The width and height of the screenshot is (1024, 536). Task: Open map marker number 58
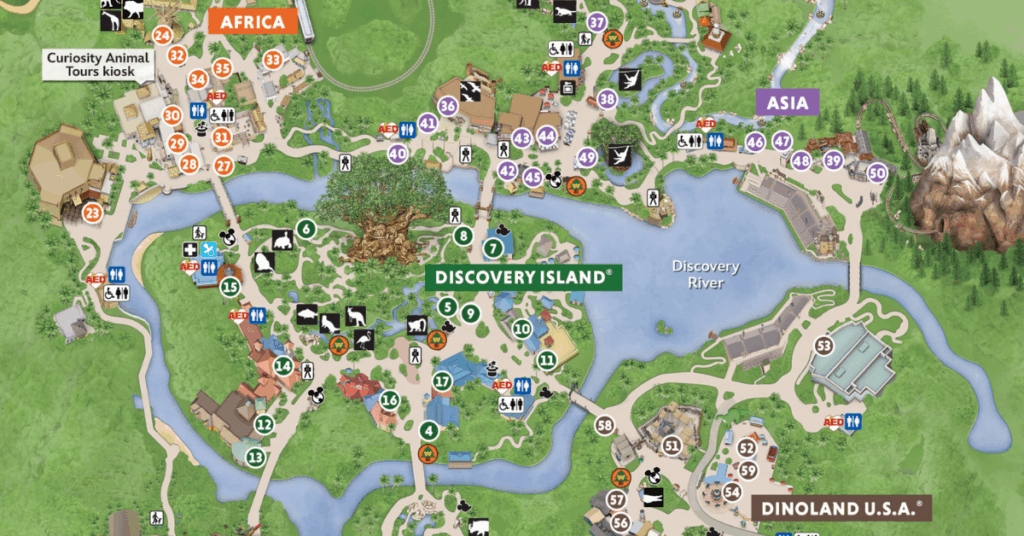click(x=604, y=425)
